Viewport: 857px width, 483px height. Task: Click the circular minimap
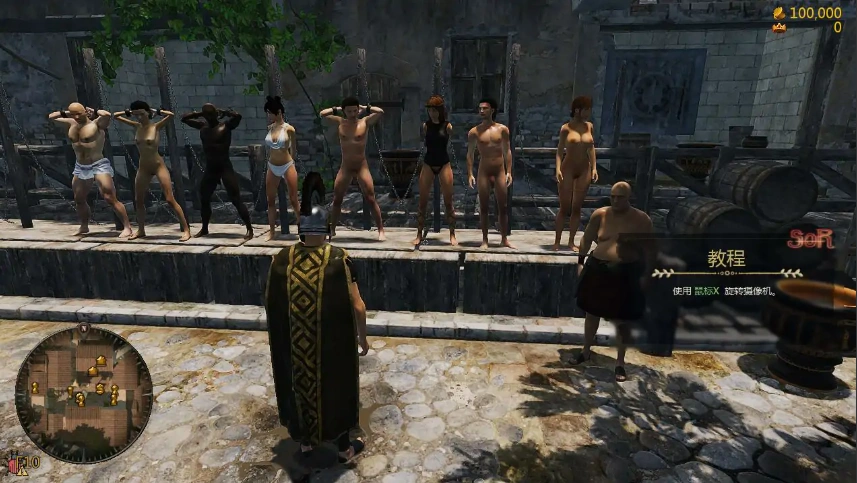(84, 395)
